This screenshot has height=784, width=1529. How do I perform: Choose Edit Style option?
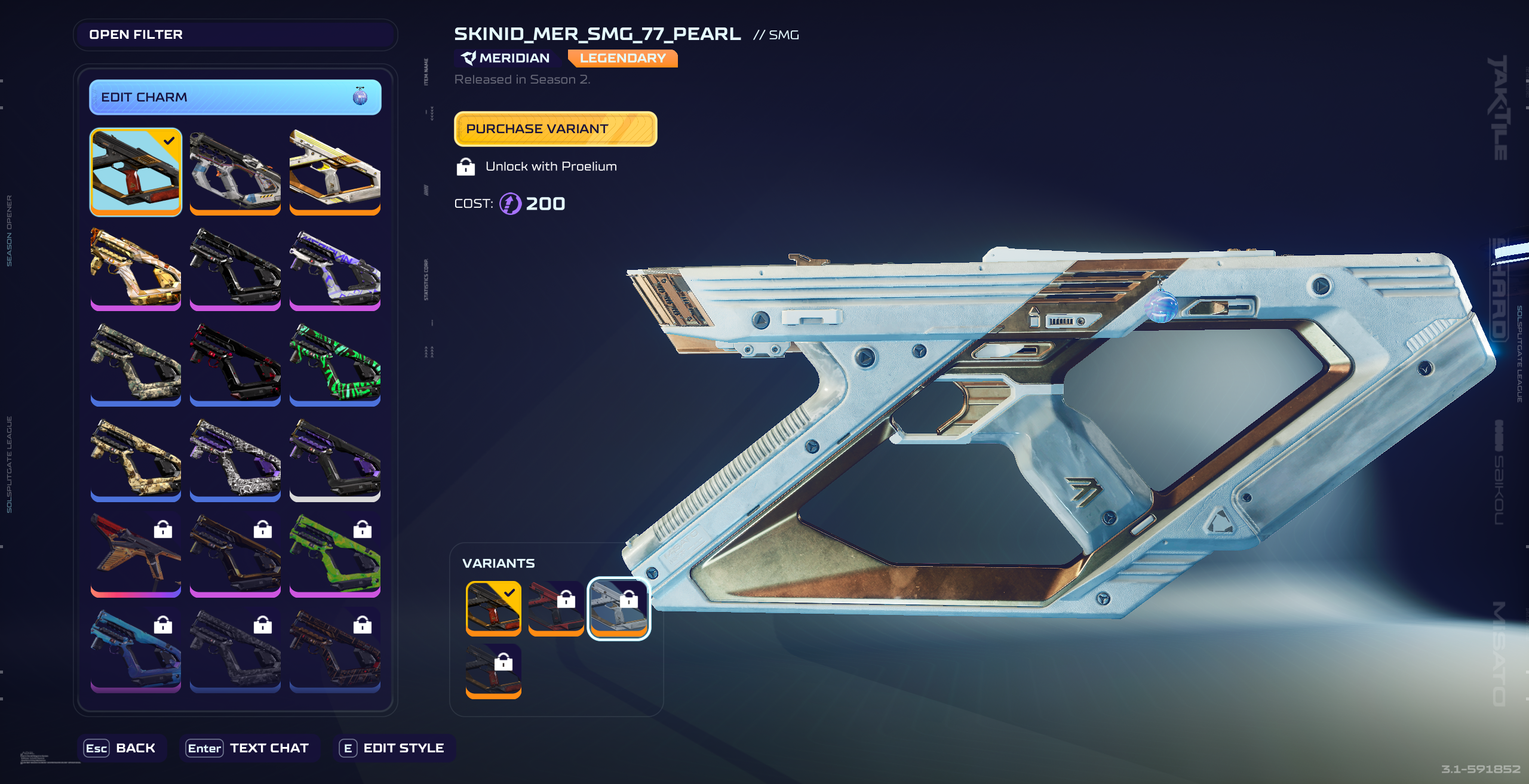tap(394, 748)
